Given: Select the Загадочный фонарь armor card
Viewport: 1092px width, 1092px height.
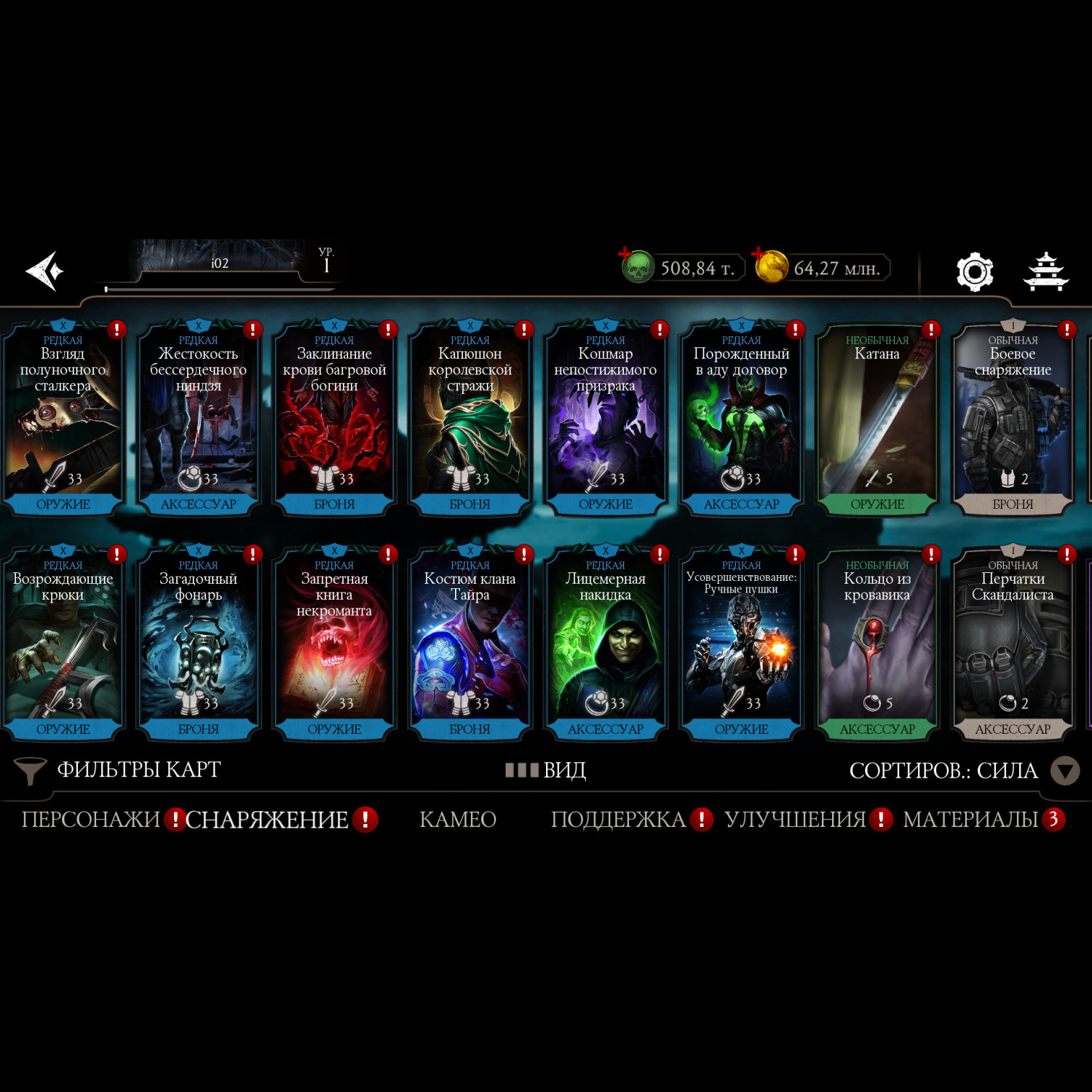Looking at the screenshot, I should [198, 644].
